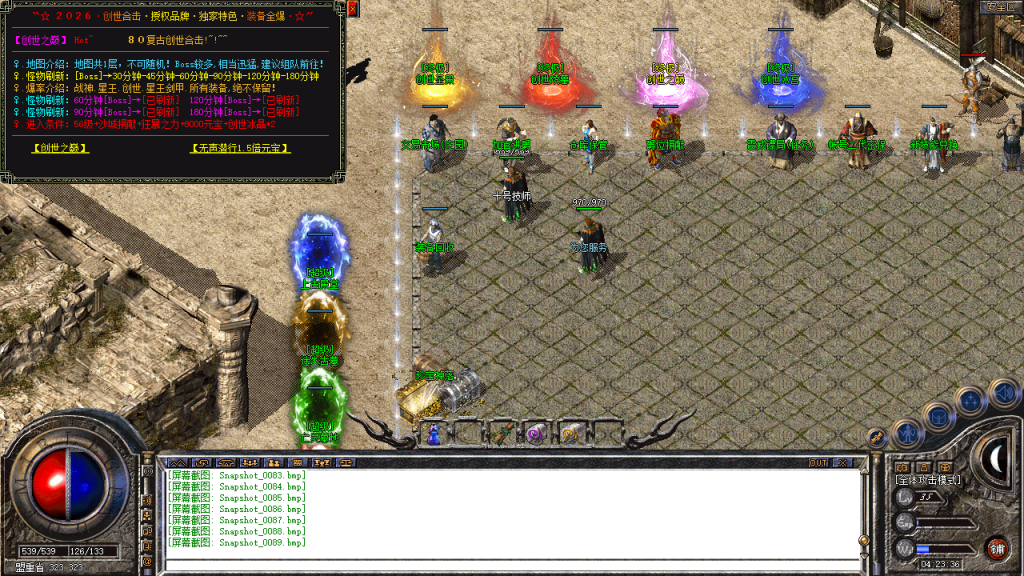
Task: Open the red 铺 shop button
Action: pyautogui.click(x=996, y=548)
